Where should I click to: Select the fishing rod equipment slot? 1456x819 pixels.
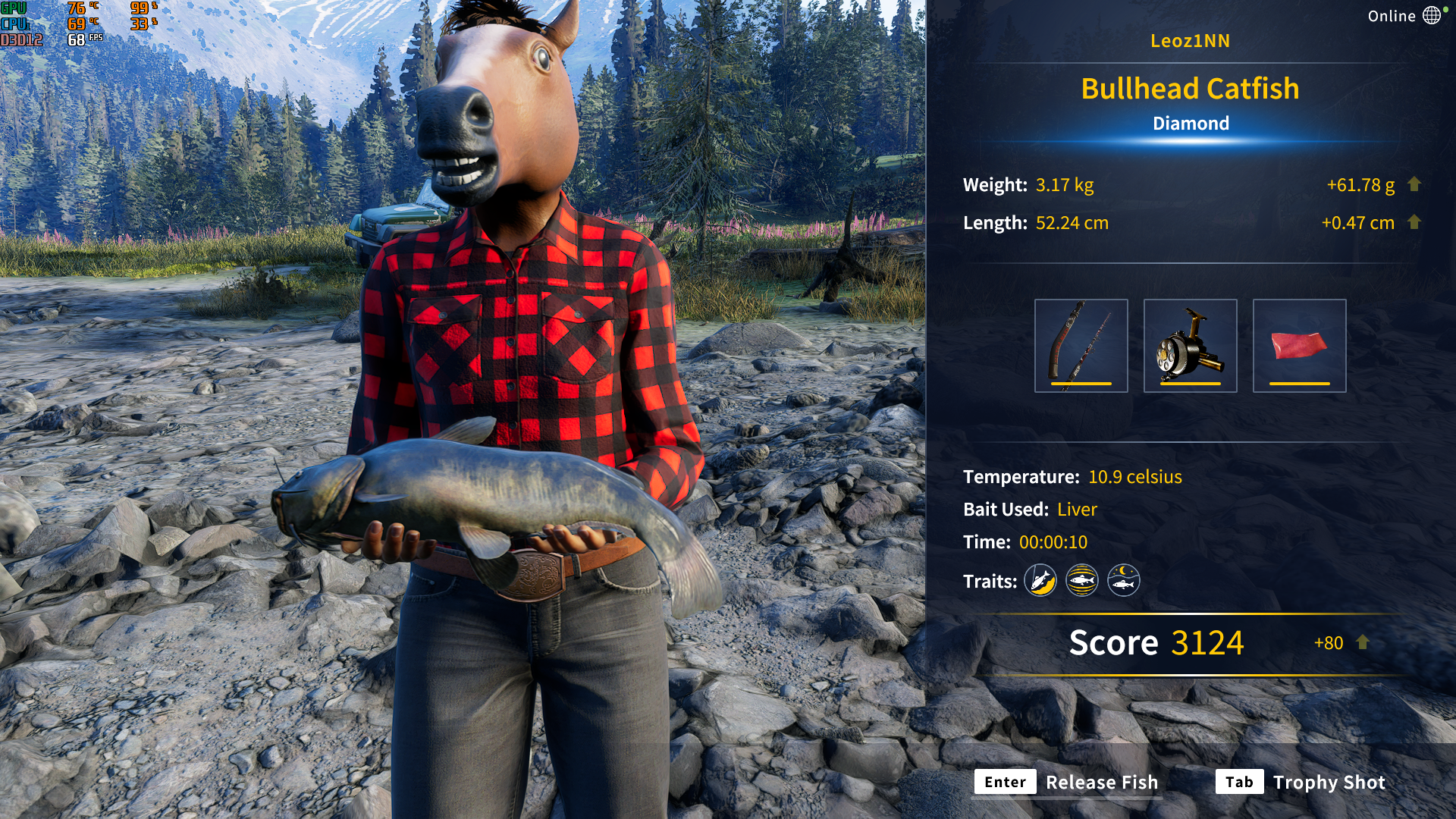click(1081, 346)
